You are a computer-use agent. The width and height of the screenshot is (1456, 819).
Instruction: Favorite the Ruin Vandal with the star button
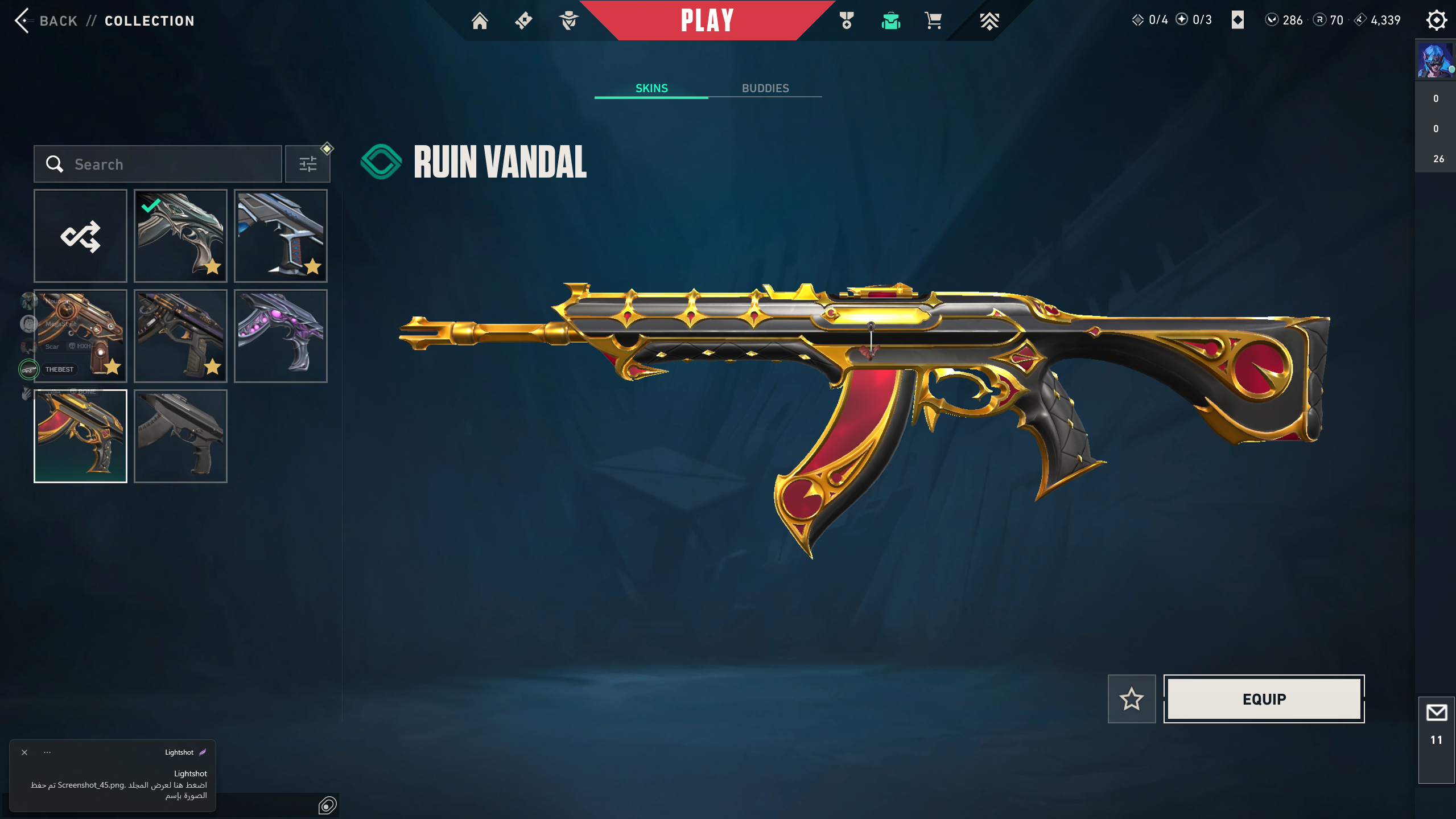(1131, 699)
